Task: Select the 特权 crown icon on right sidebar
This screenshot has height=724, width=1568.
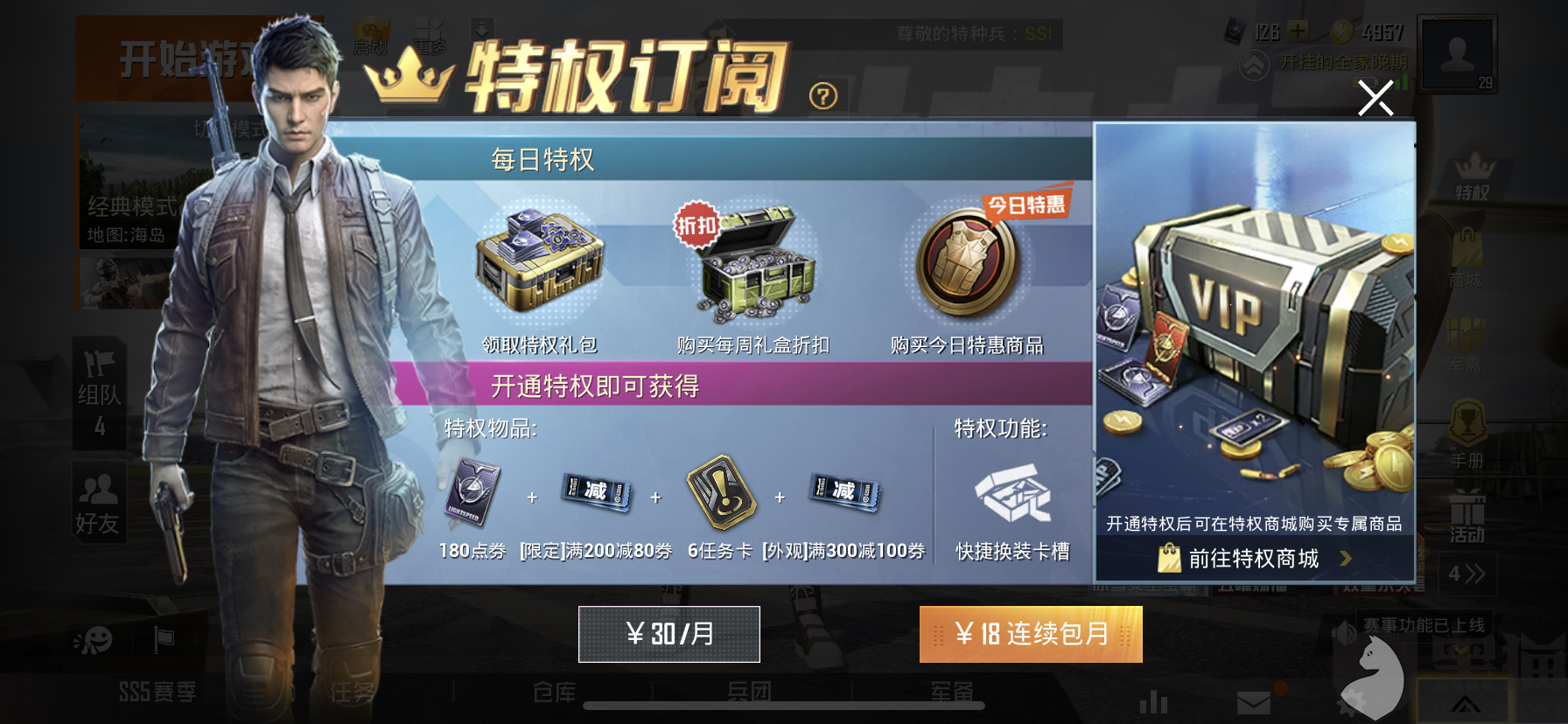Action: (1473, 173)
